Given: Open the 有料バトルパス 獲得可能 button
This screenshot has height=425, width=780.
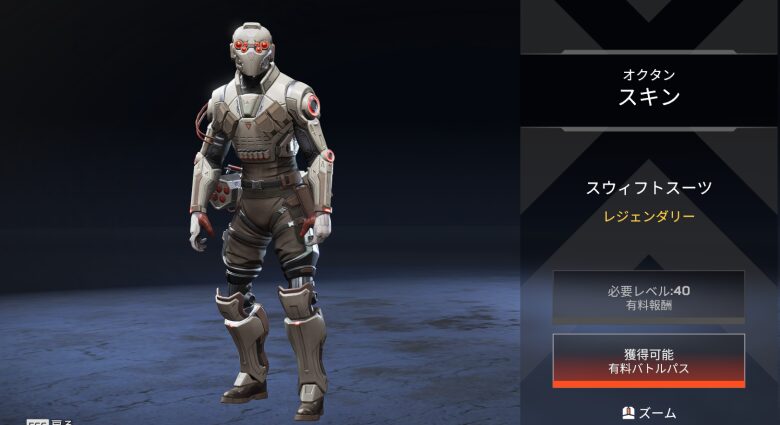Looking at the screenshot, I should tap(648, 360).
